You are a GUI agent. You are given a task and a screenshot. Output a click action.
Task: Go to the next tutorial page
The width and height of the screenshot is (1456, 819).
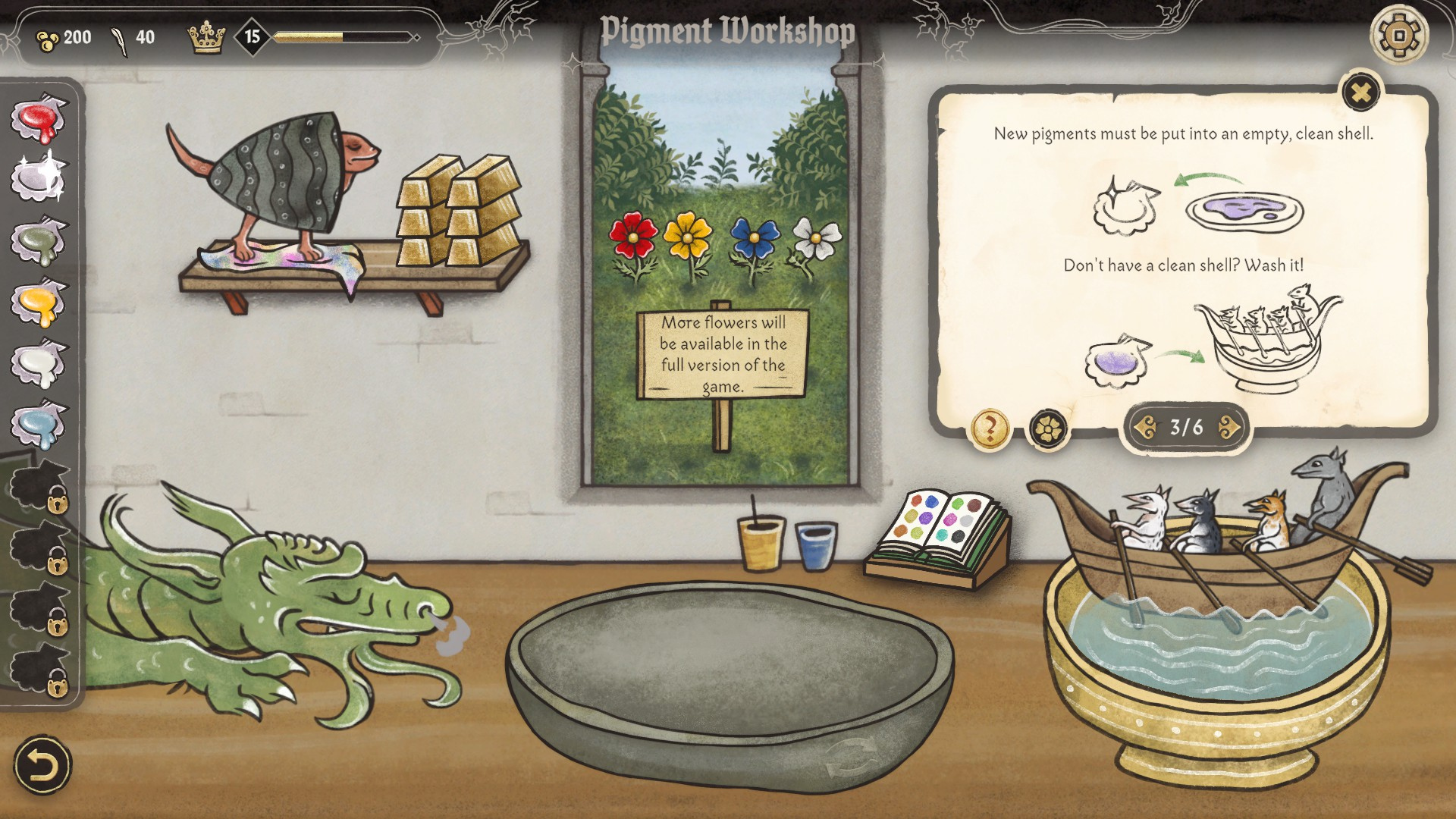pos(1228,428)
